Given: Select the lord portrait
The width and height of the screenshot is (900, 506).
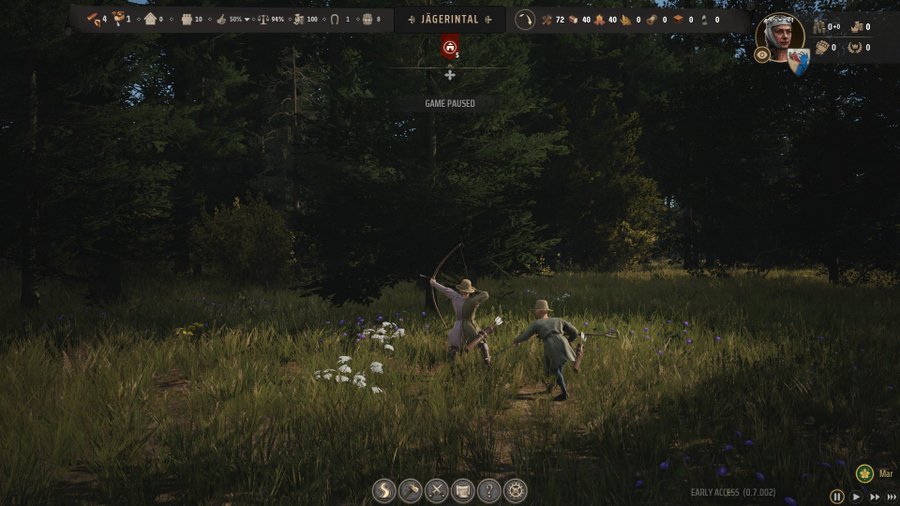Looking at the screenshot, I should click(780, 36).
